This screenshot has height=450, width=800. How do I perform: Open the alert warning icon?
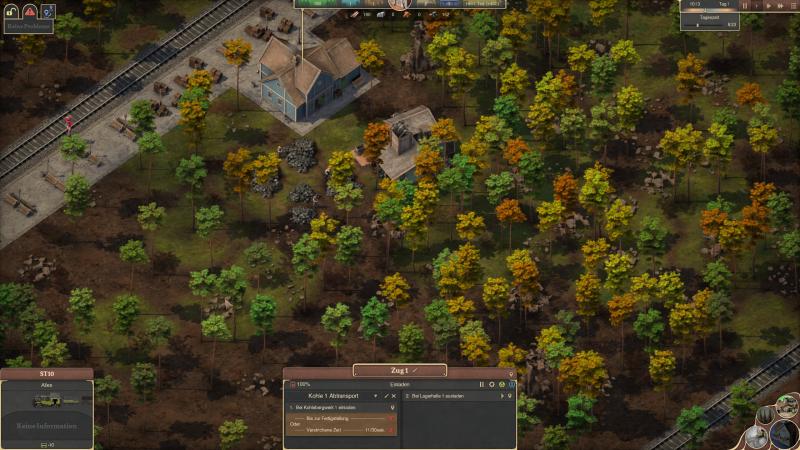29,11
